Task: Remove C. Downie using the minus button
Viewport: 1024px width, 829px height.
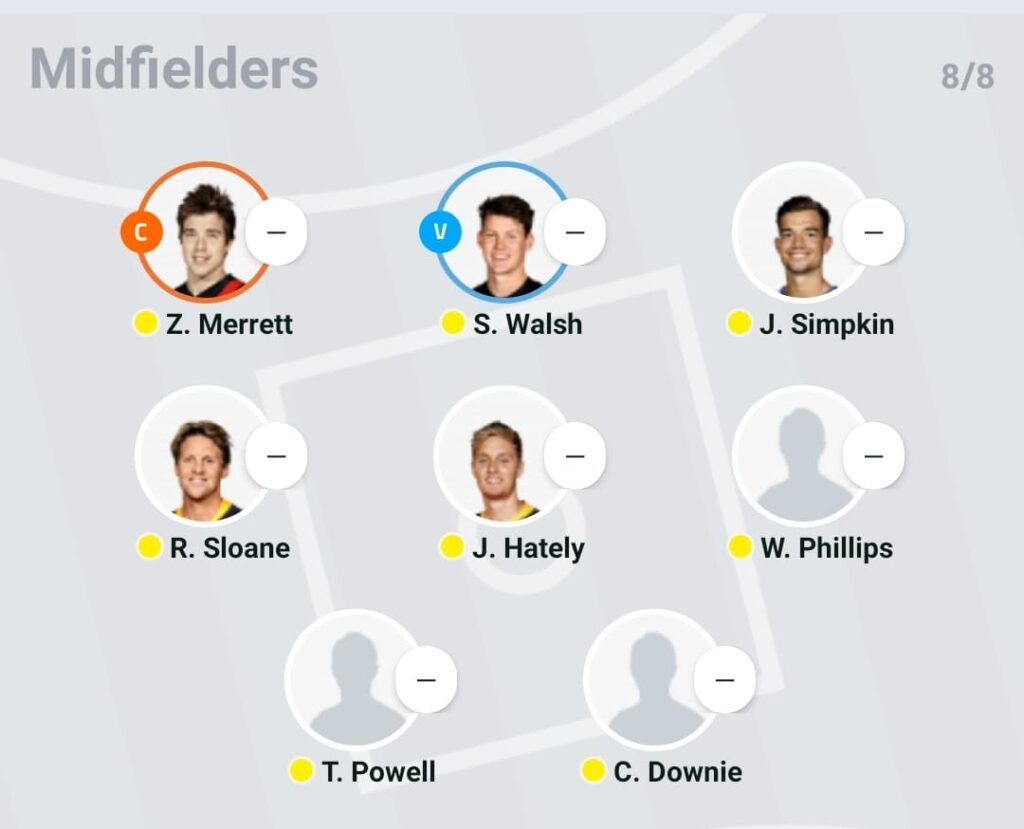Action: click(725, 680)
